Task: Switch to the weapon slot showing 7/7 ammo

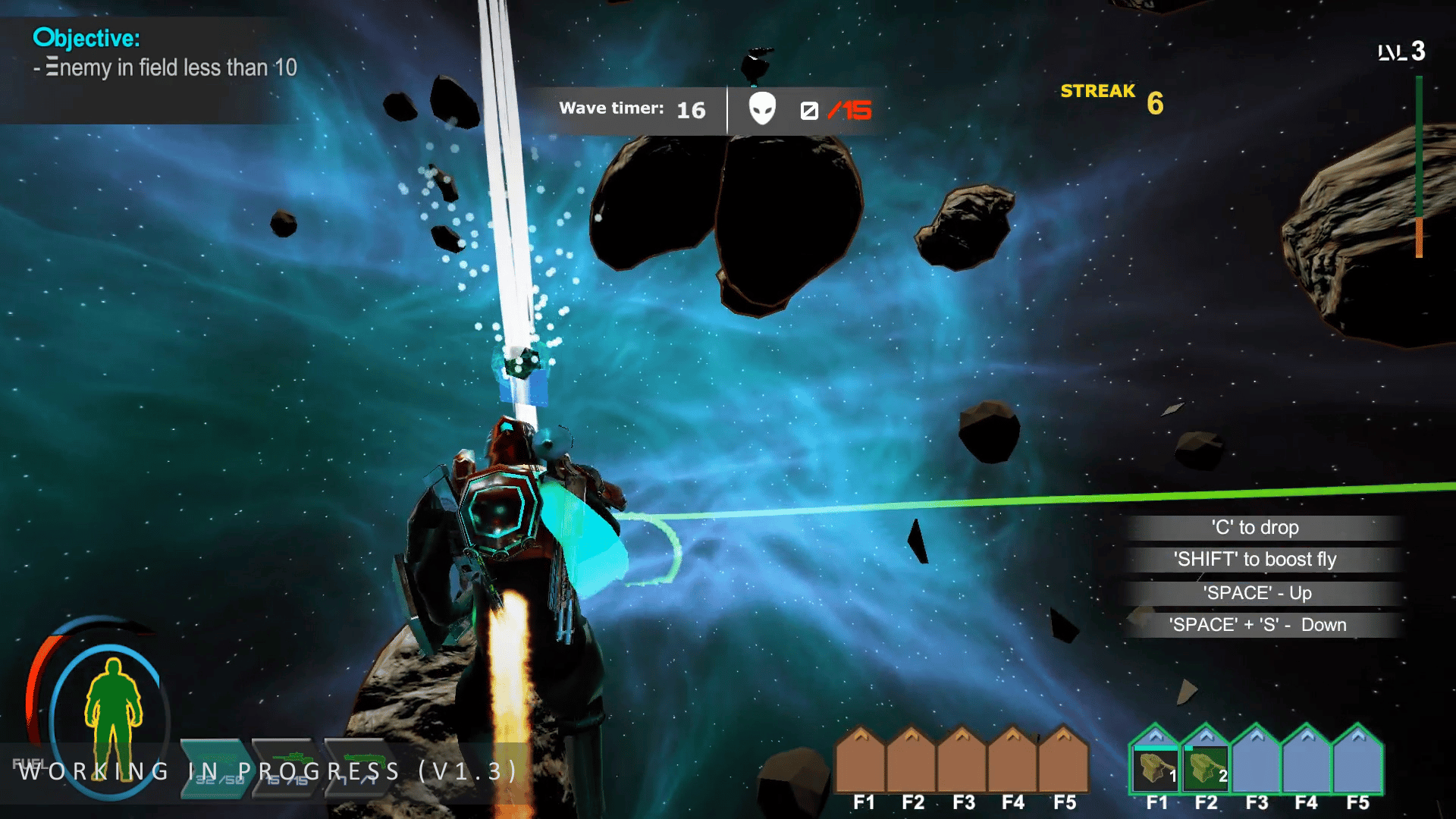Action: [358, 767]
